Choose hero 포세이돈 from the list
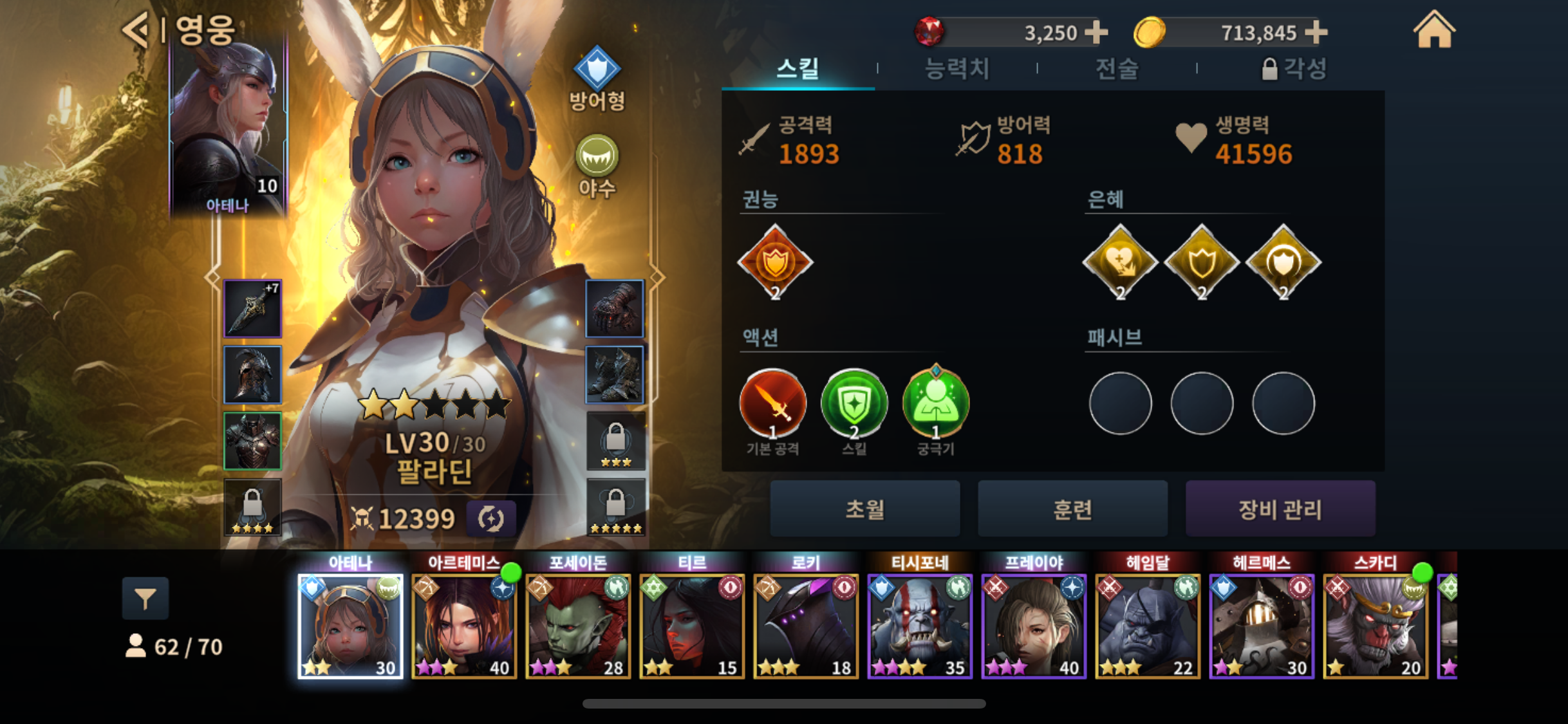Screen dimensions: 1568x724 (x=578, y=626)
